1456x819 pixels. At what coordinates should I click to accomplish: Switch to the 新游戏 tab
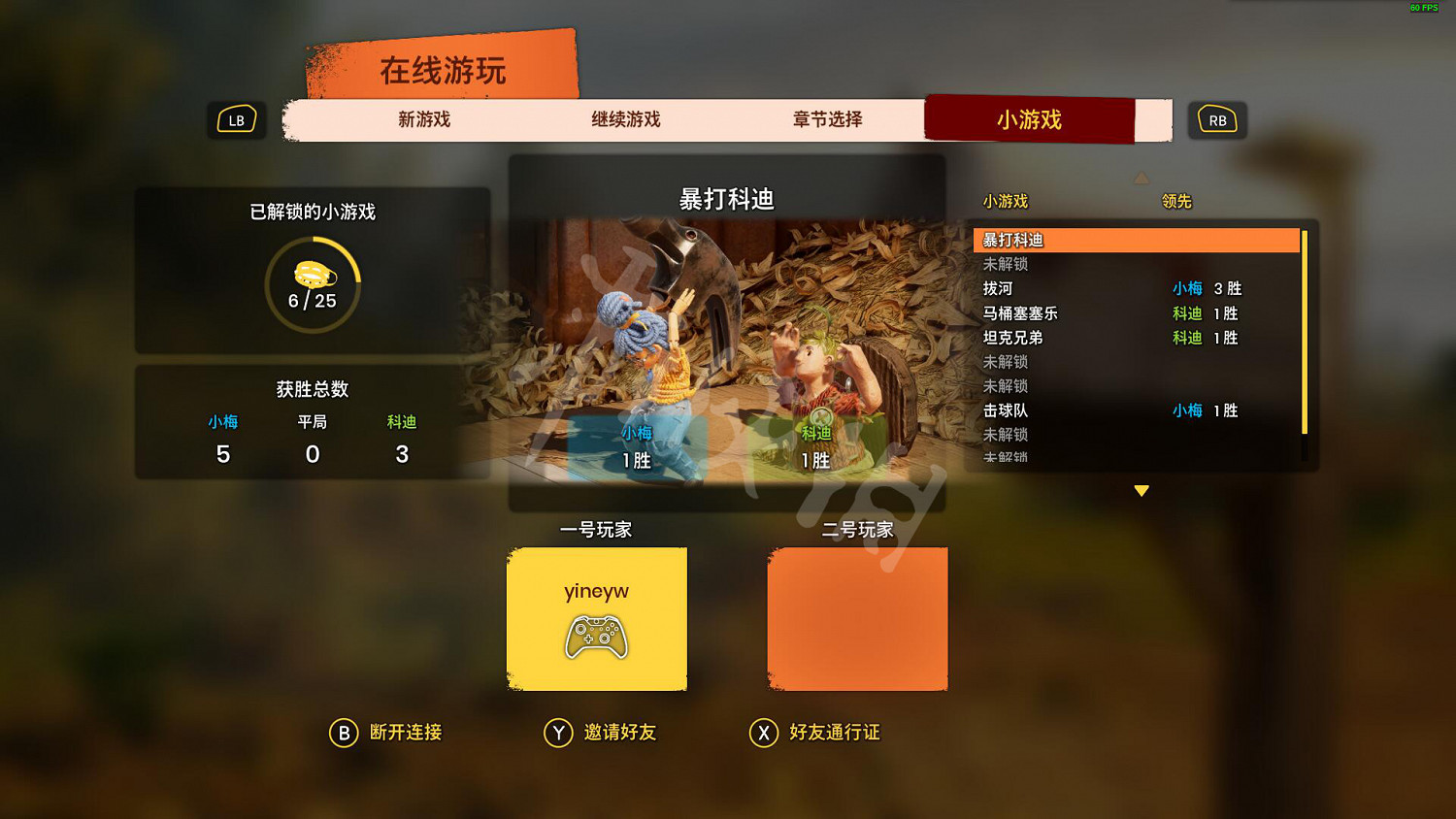pos(422,119)
